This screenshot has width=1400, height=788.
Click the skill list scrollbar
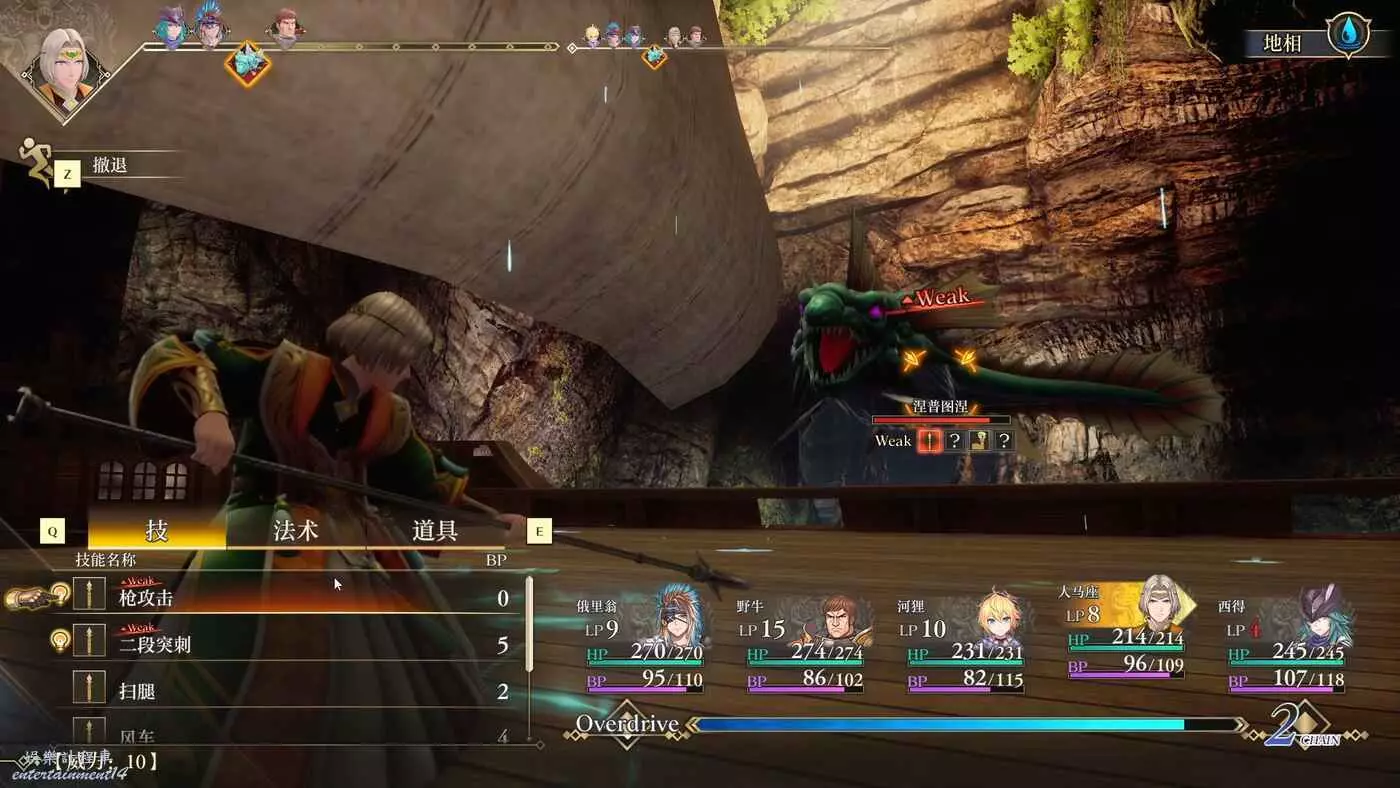coord(529,625)
